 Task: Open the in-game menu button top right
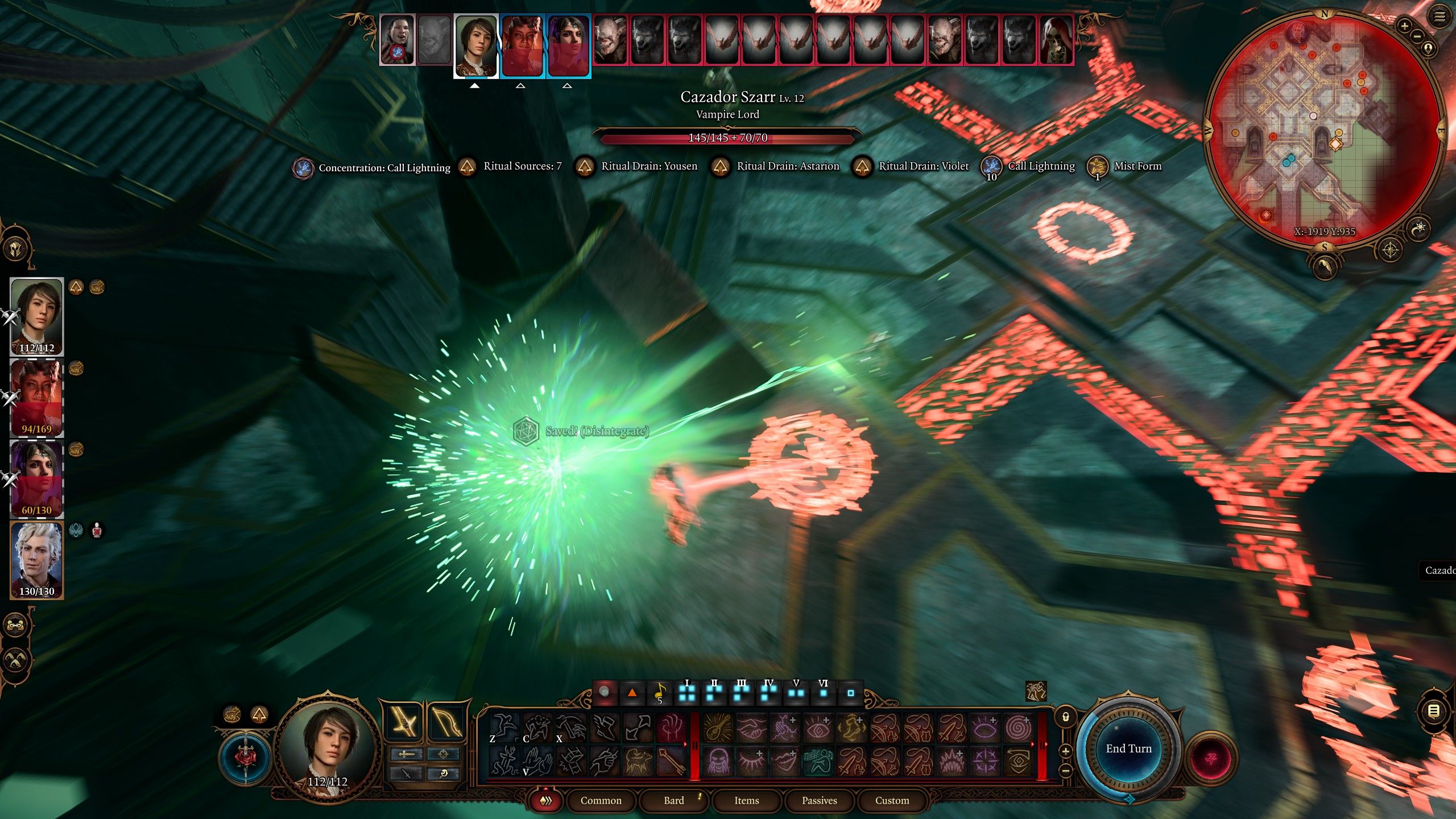click(x=1440, y=15)
